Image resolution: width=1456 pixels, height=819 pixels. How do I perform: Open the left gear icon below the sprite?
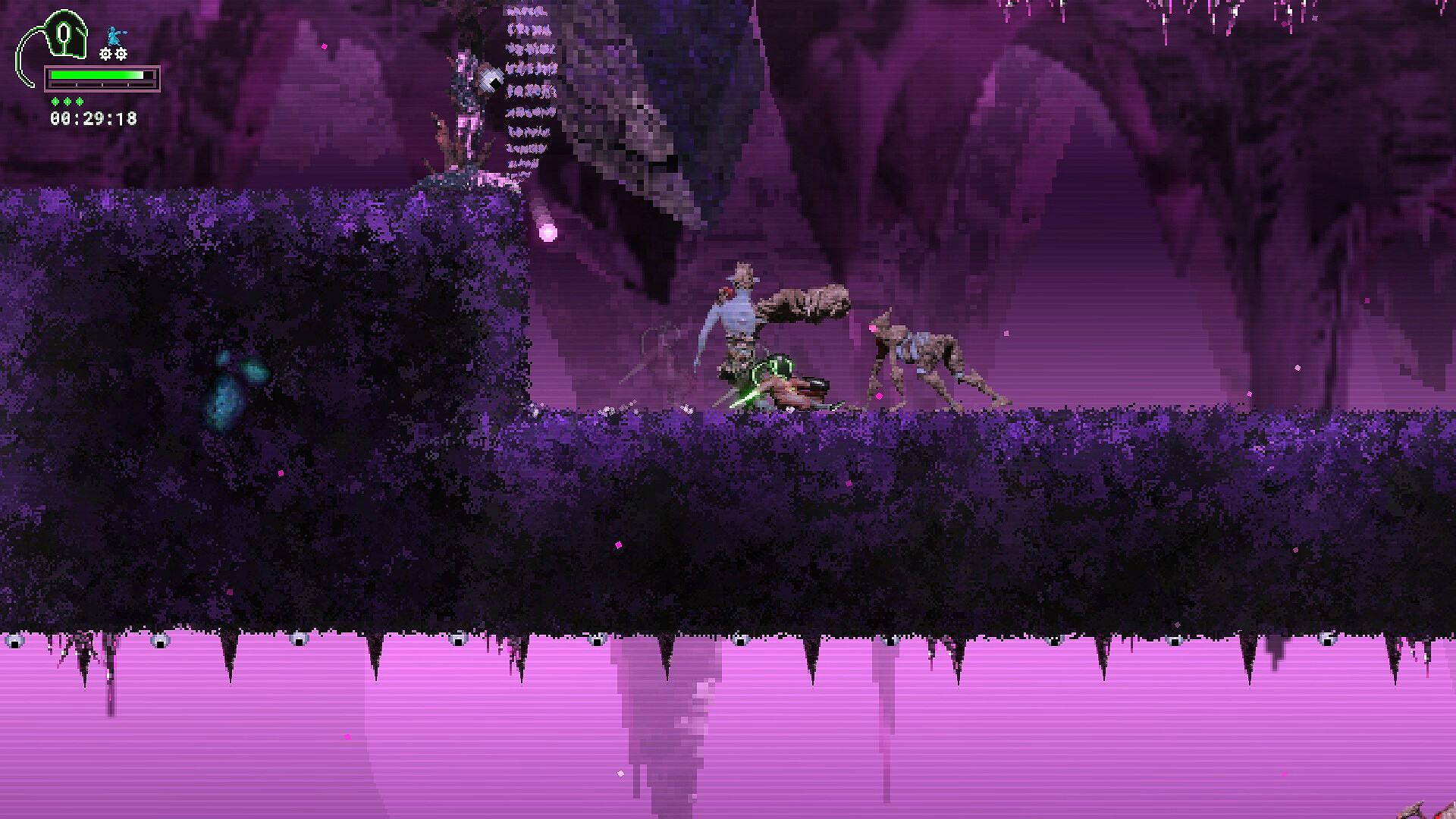point(105,54)
